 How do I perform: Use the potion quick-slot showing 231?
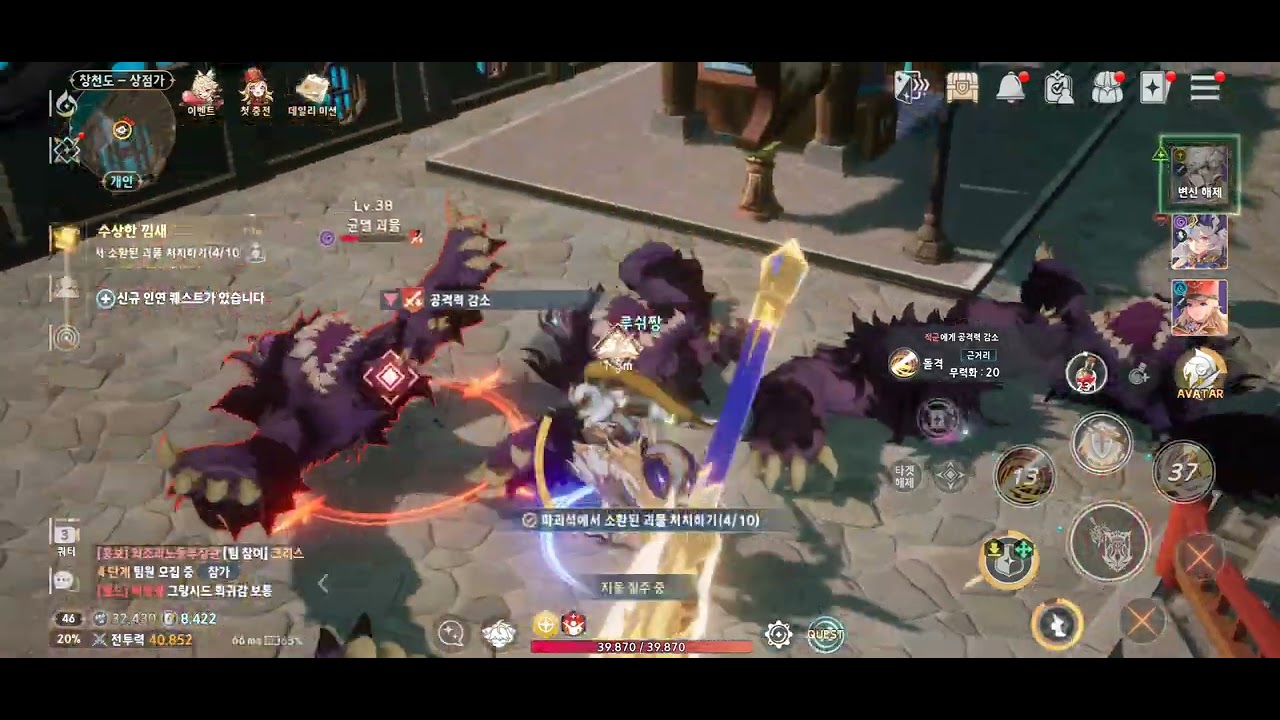click(1084, 372)
